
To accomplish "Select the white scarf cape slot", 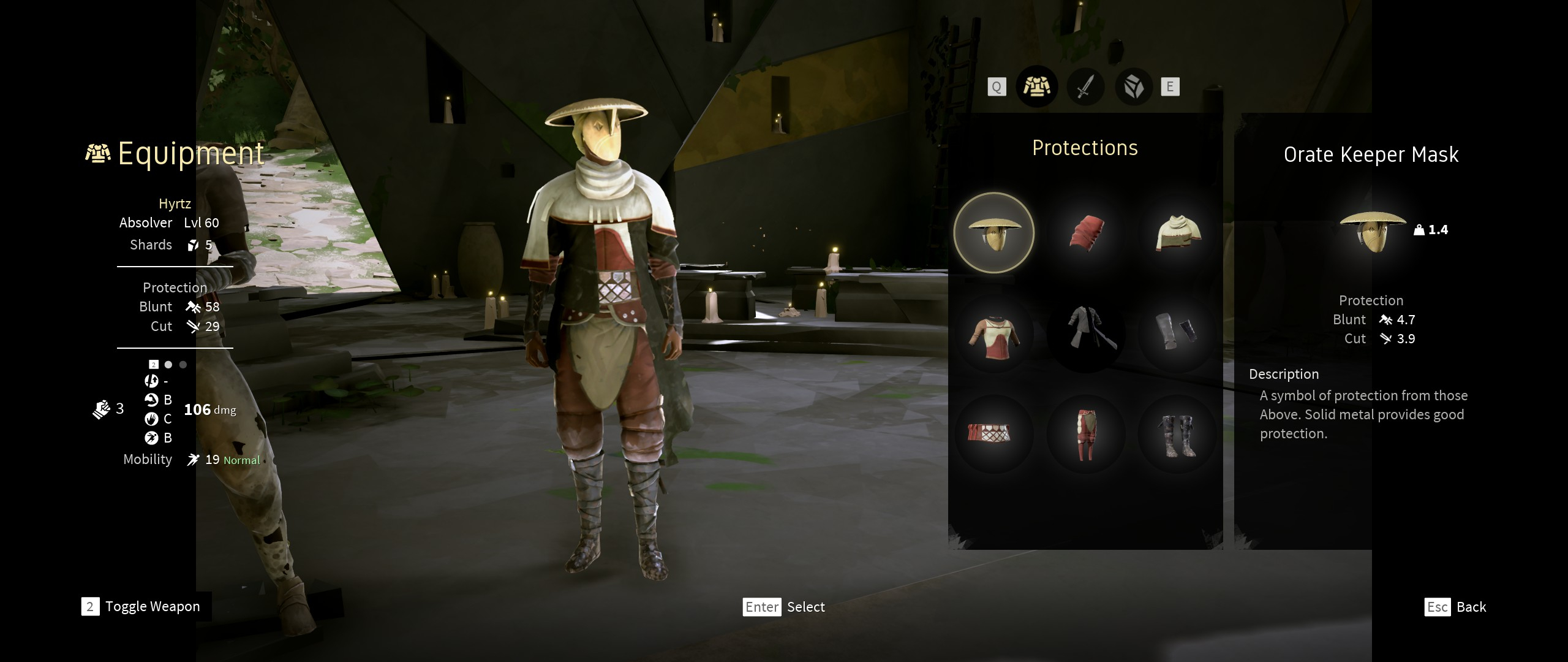I will tap(1177, 233).
